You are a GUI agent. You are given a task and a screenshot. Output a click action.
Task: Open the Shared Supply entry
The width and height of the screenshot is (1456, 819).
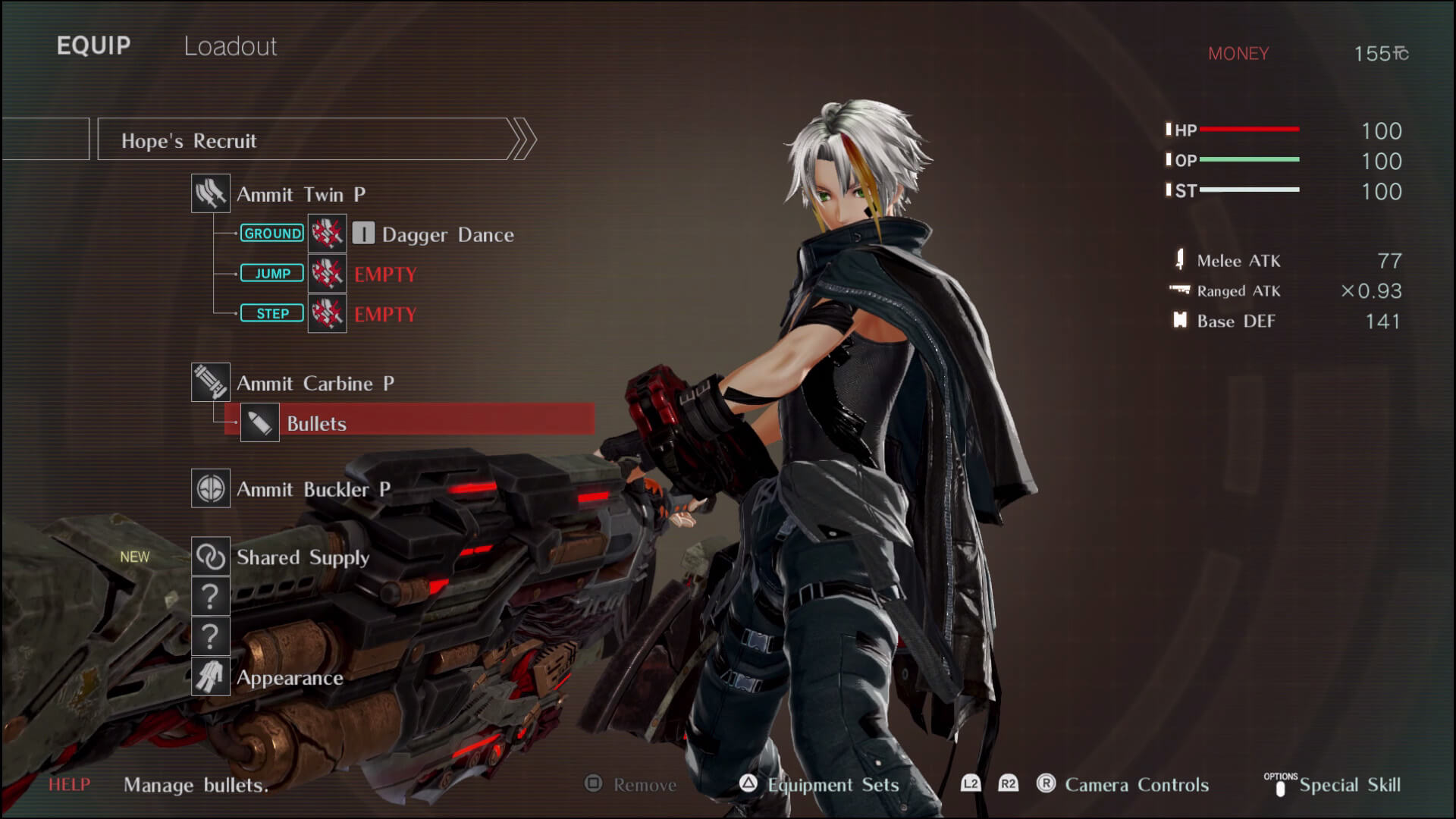[303, 557]
